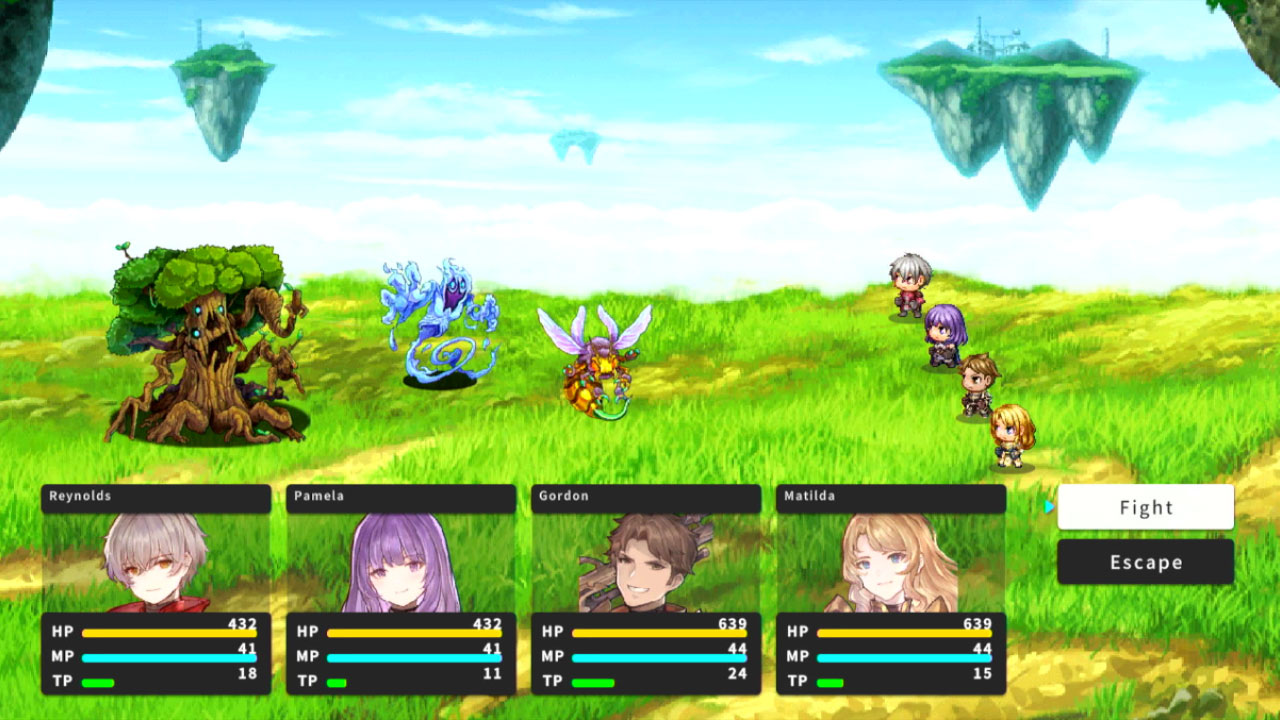The width and height of the screenshot is (1280, 720).
Task: Click Gordon's armored field sprite
Action: [x=977, y=383]
